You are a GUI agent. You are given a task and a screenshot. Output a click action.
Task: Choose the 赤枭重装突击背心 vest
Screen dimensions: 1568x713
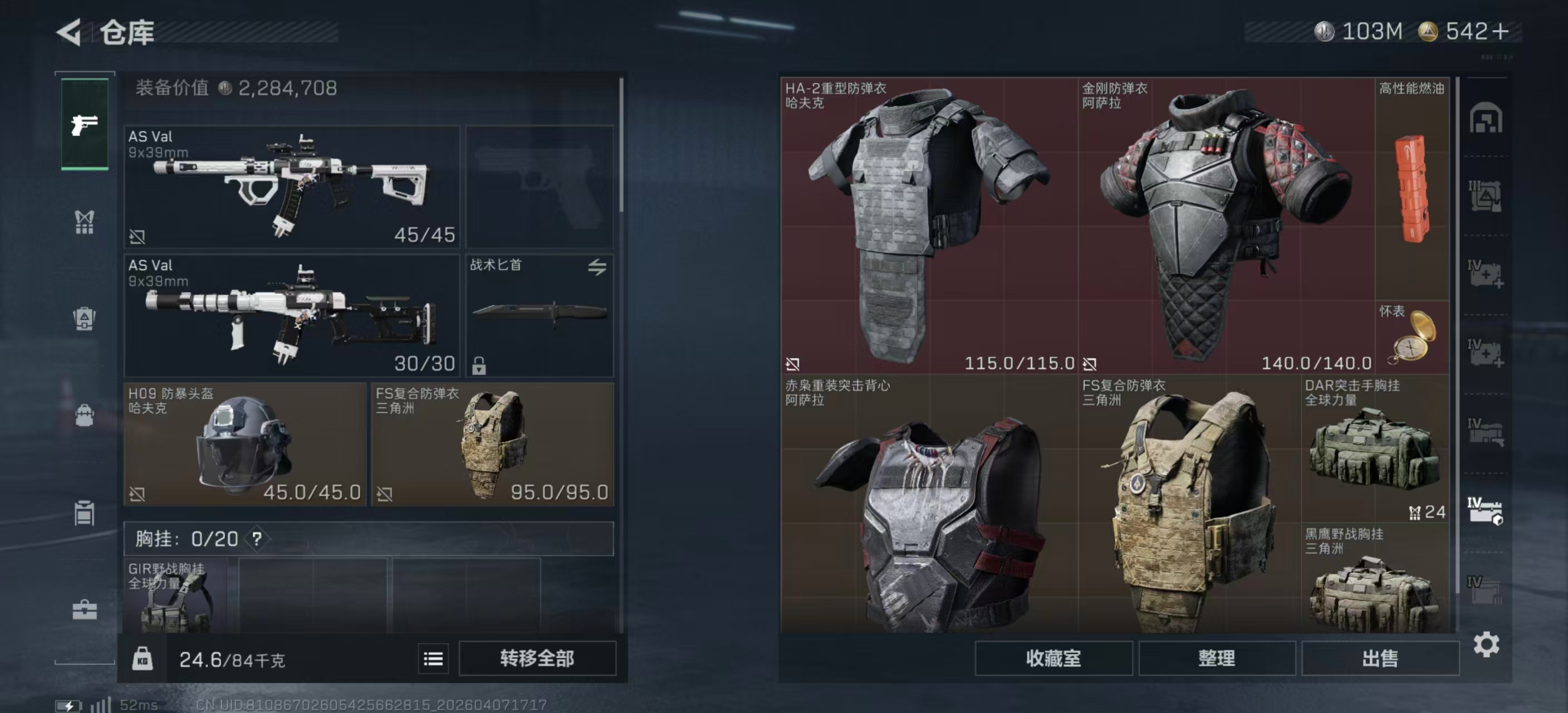pyautogui.click(x=928, y=505)
